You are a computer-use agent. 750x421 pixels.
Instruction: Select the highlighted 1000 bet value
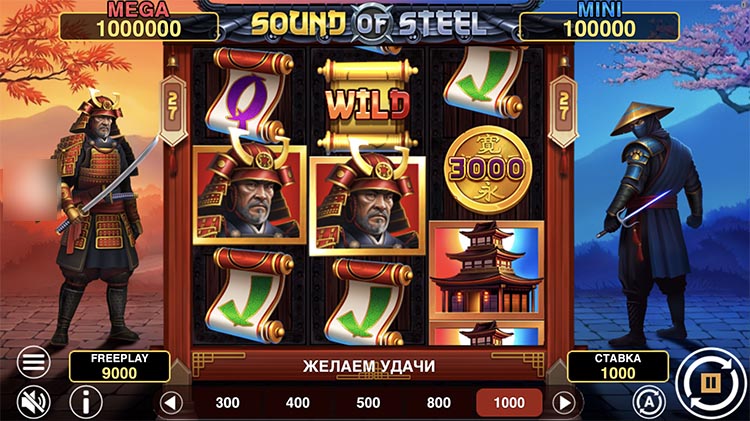click(508, 403)
